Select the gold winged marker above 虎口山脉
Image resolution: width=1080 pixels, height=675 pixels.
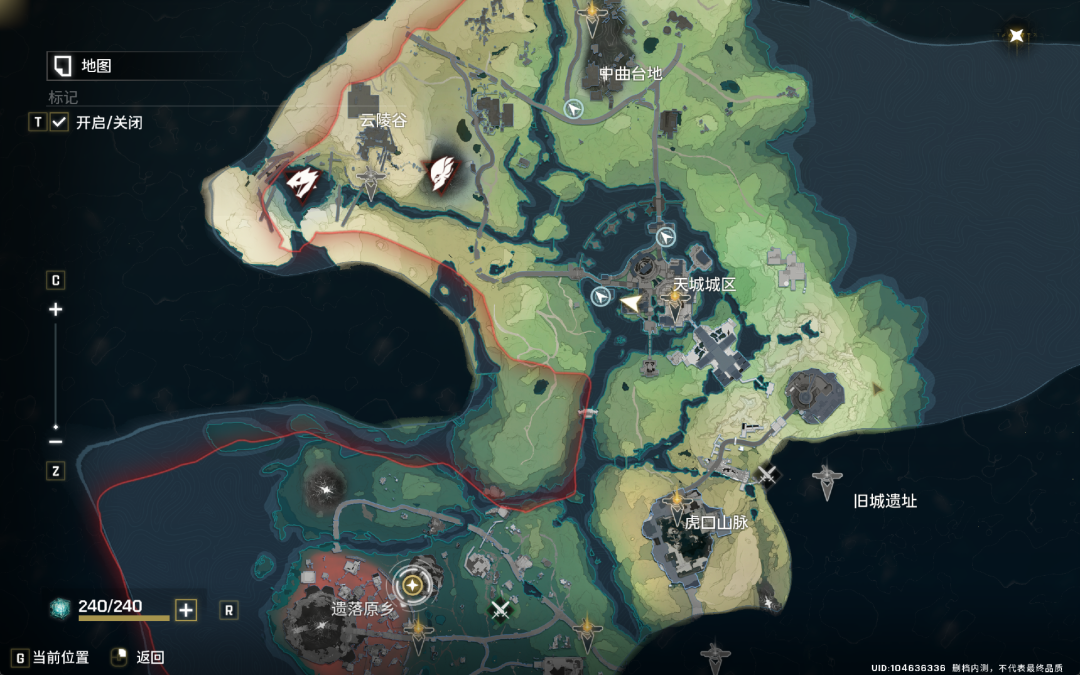point(677,499)
